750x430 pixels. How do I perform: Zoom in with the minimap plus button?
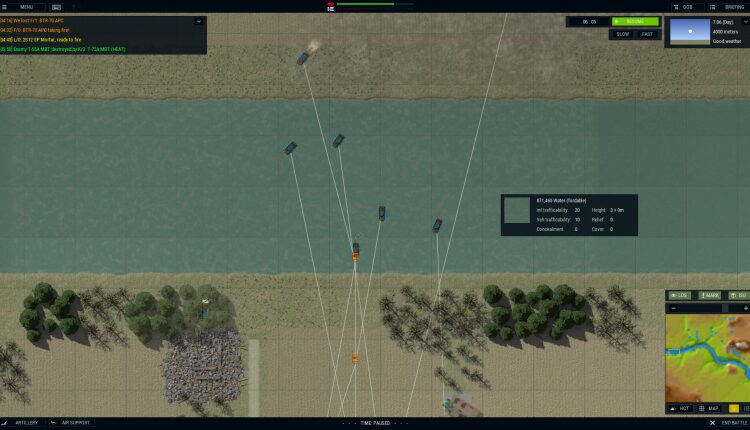pyautogui.click(x=744, y=308)
